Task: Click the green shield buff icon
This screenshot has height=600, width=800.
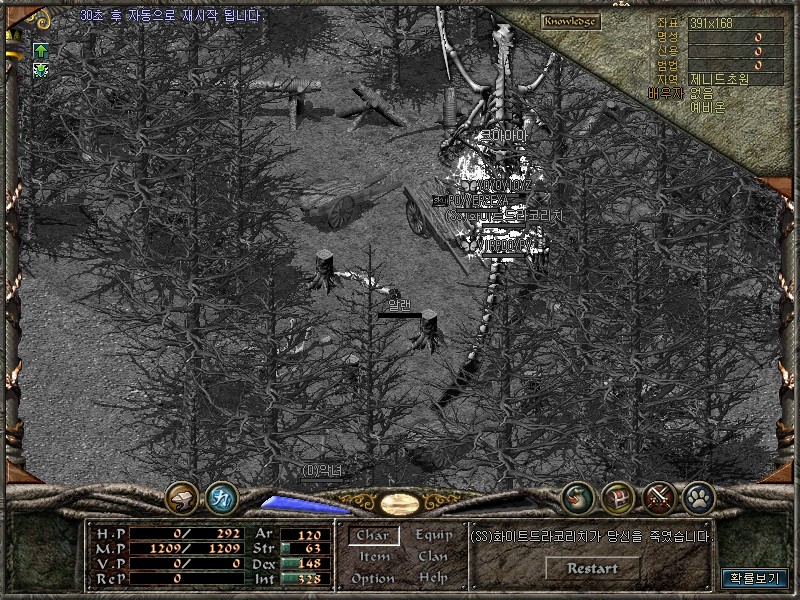Action: click(41, 69)
